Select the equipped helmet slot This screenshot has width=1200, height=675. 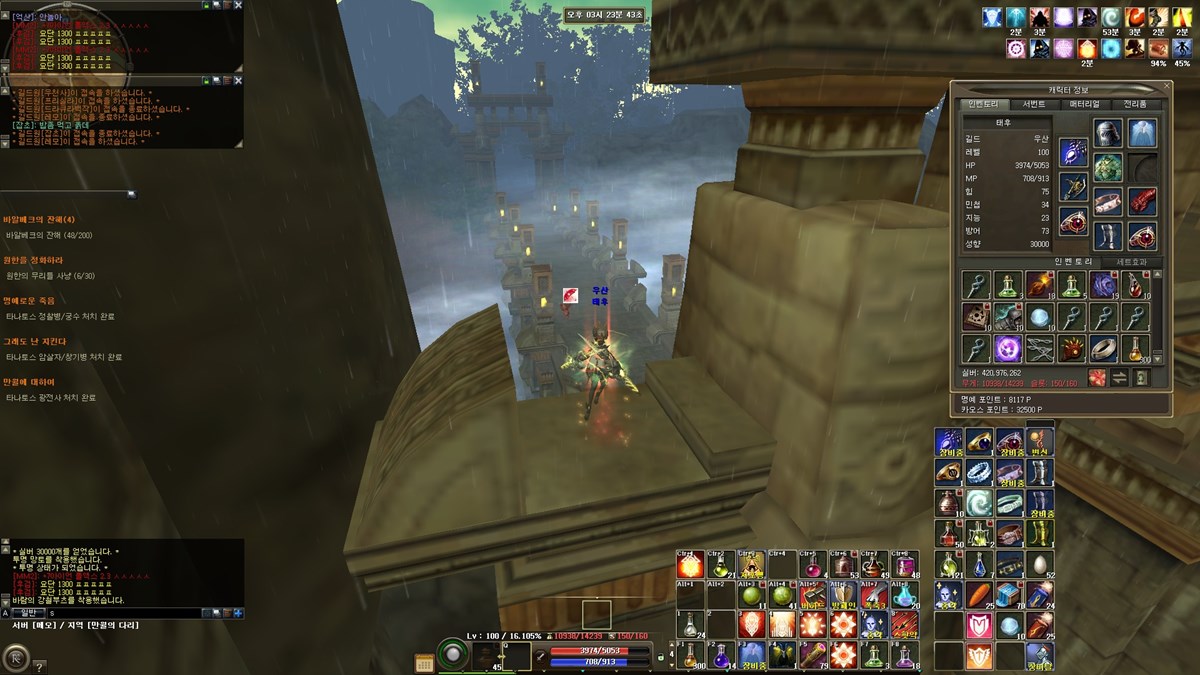pos(1107,133)
